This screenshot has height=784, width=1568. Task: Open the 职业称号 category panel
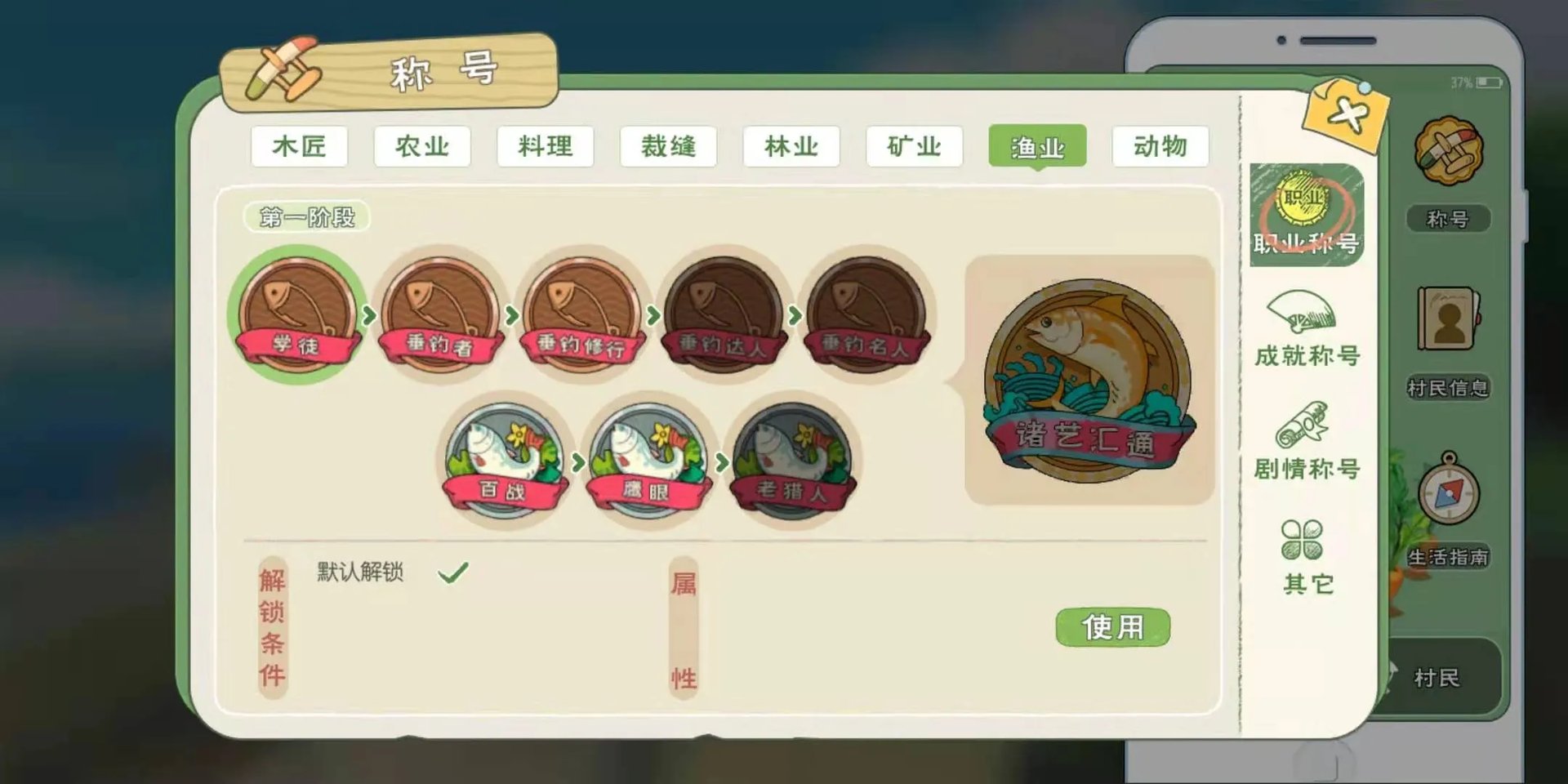coord(1306,216)
